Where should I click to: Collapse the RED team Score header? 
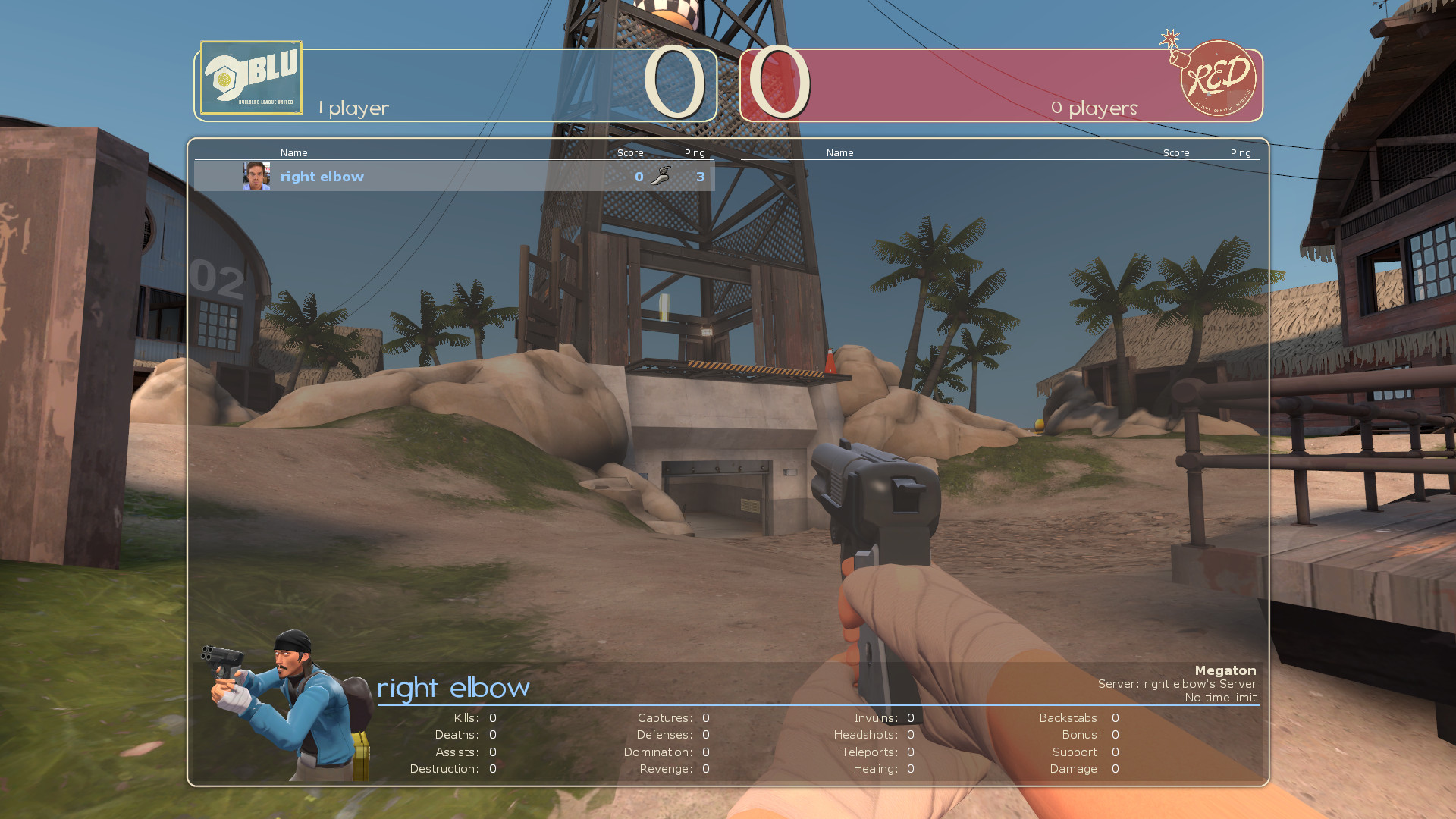[1176, 152]
